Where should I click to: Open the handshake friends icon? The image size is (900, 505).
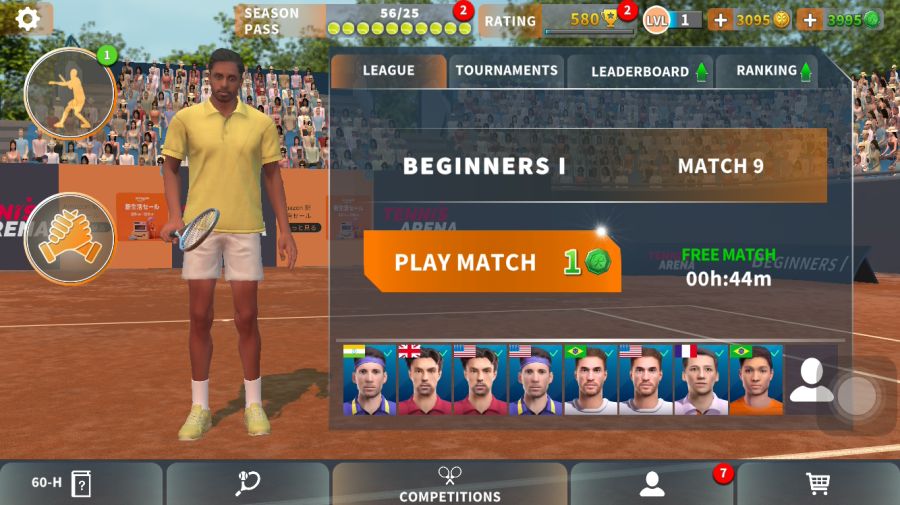coord(69,239)
